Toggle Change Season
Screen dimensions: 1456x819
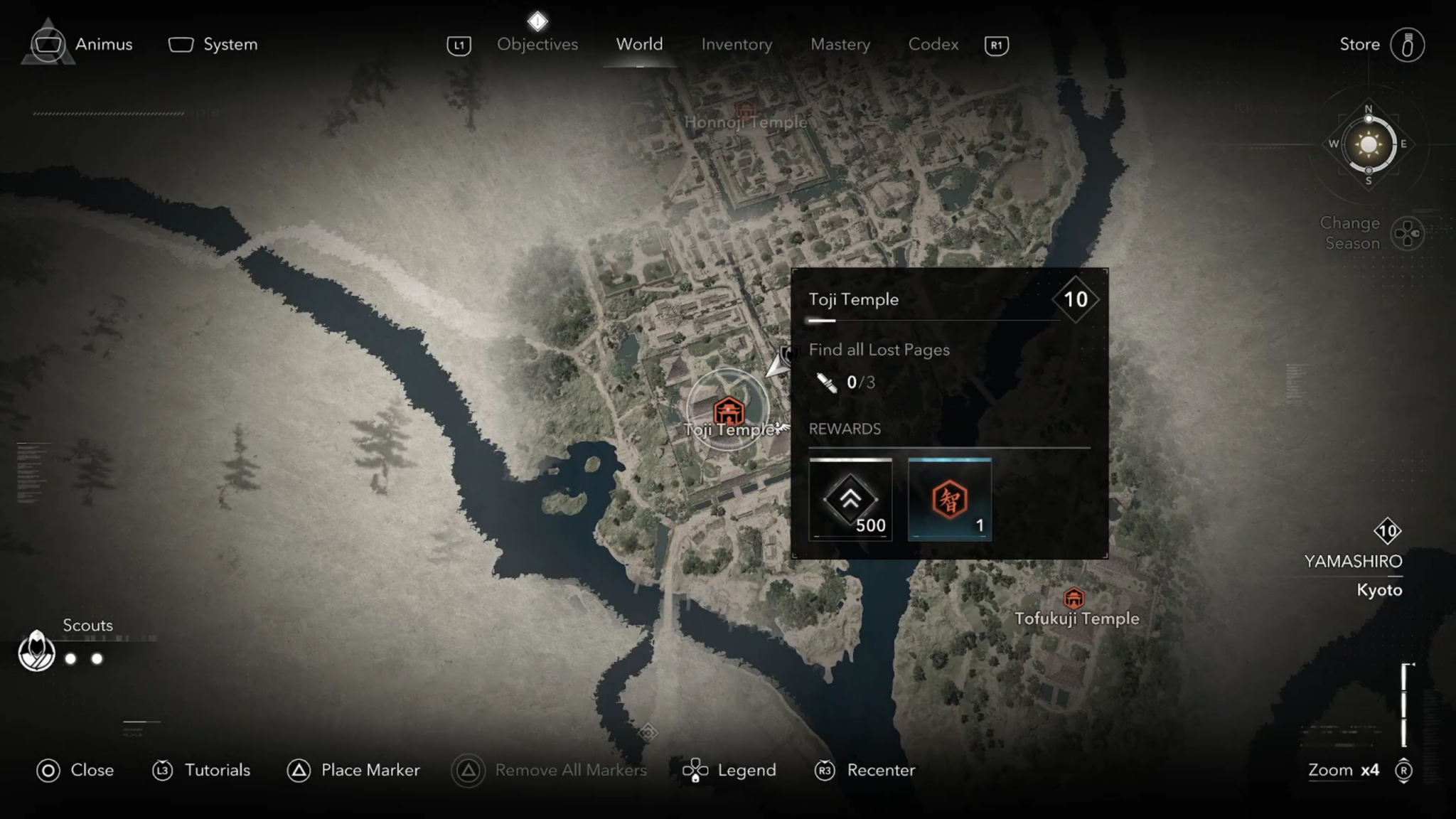[1406, 232]
